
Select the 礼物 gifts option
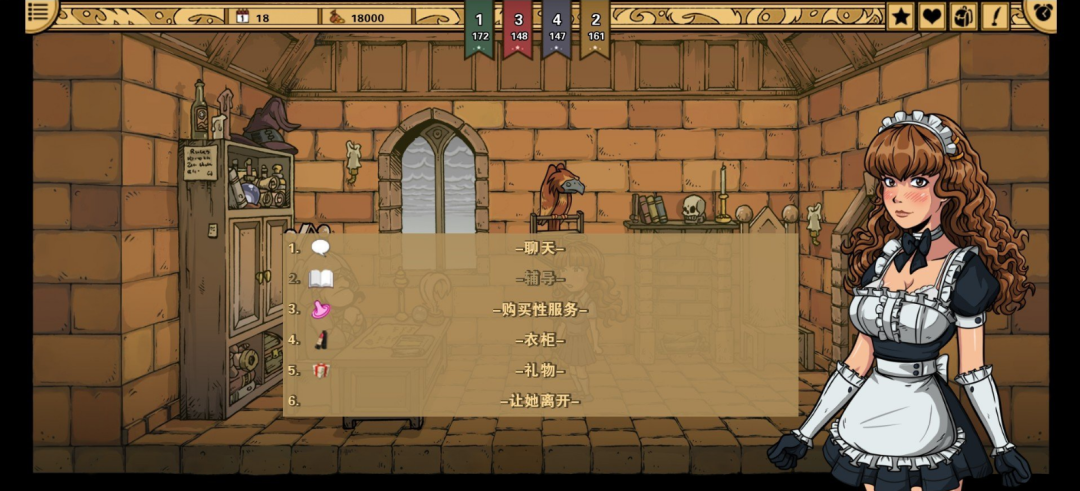pyautogui.click(x=540, y=370)
